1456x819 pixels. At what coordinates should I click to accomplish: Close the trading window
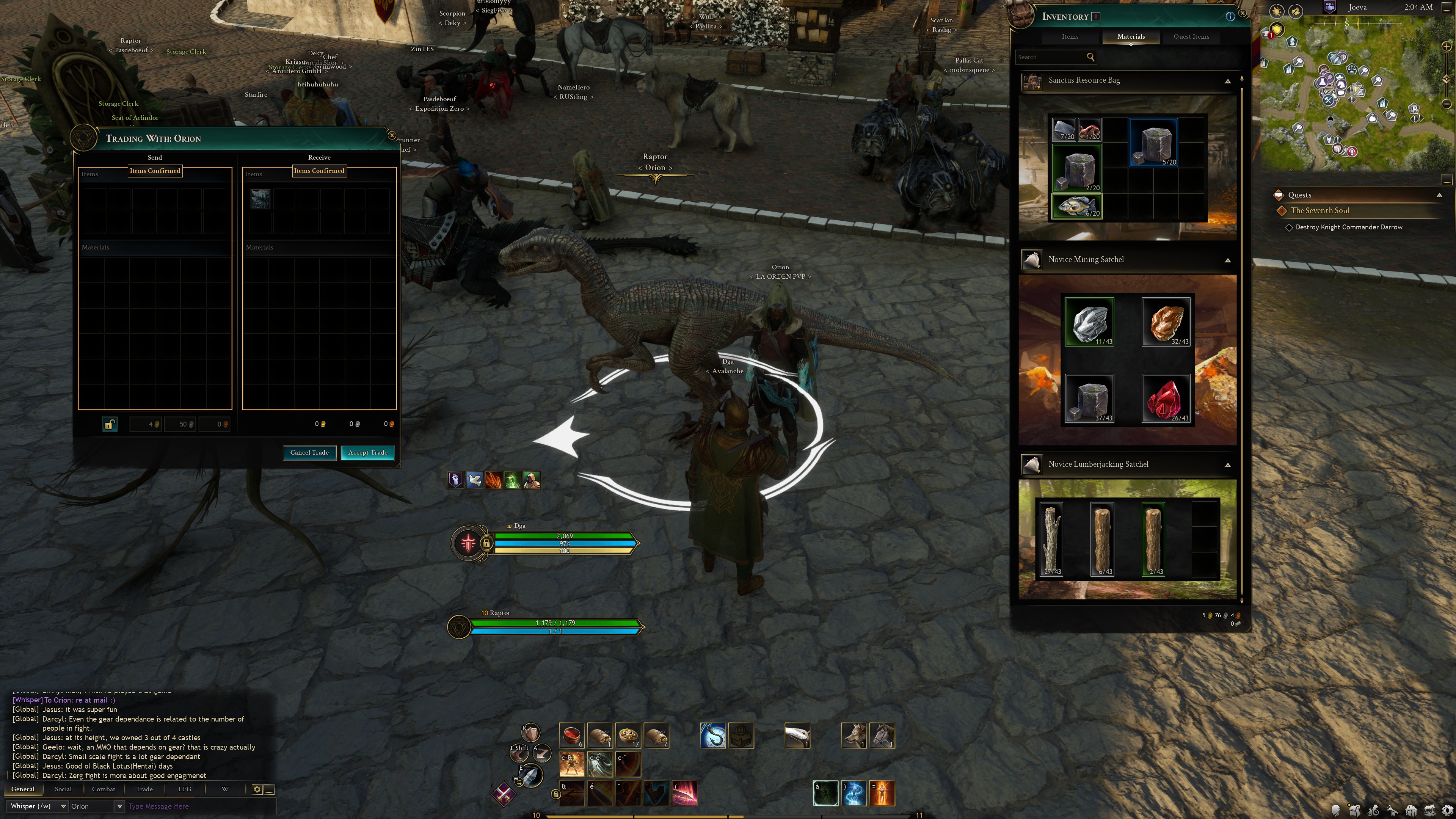(x=392, y=136)
